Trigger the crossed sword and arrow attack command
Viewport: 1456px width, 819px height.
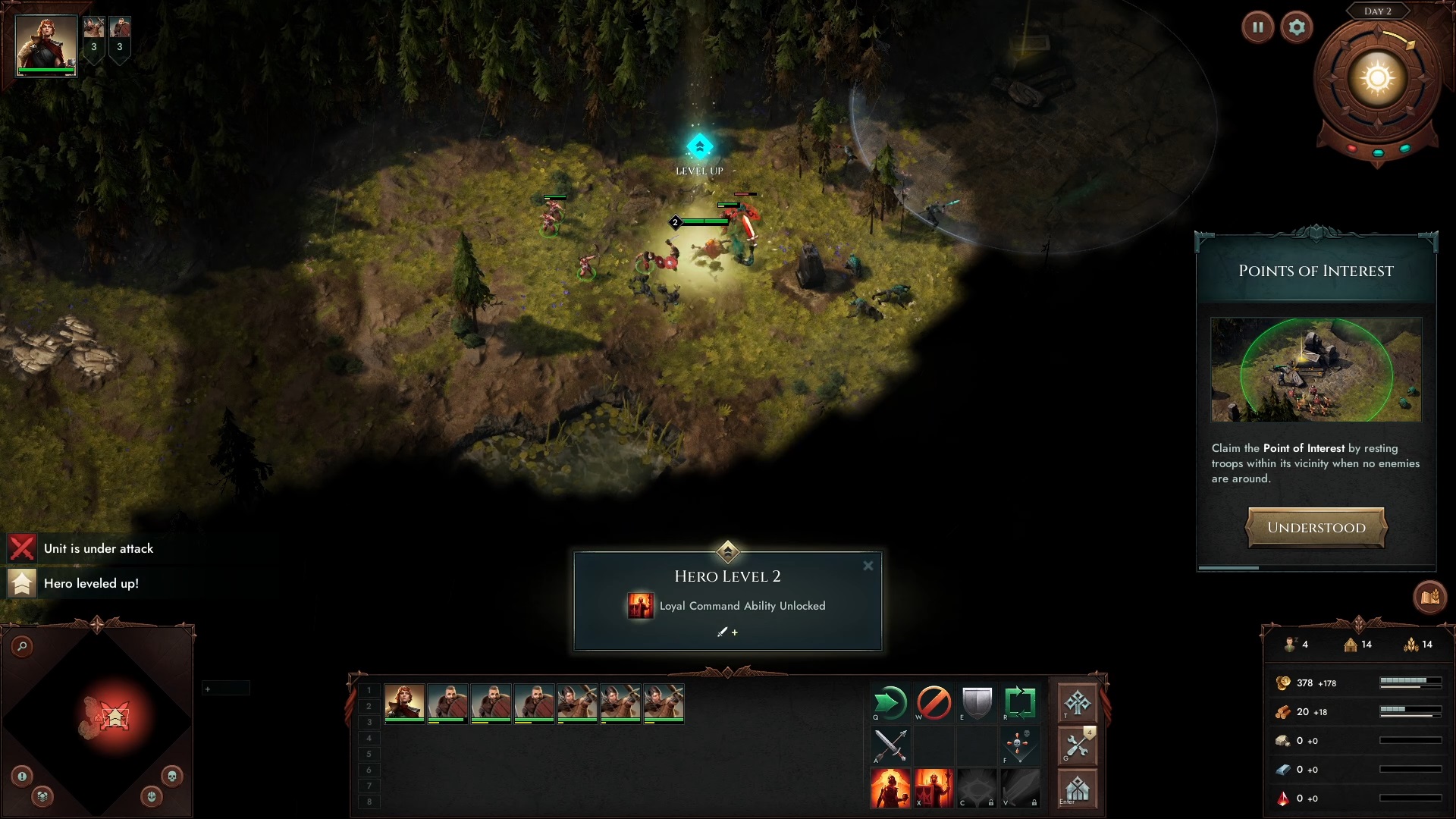coord(890,746)
